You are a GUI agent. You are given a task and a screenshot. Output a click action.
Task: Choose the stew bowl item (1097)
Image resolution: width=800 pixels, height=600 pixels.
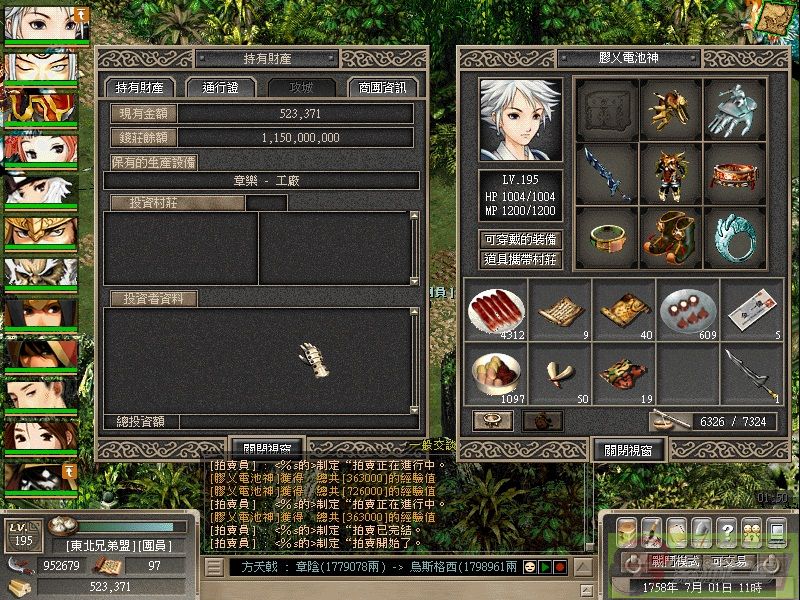pyautogui.click(x=496, y=374)
